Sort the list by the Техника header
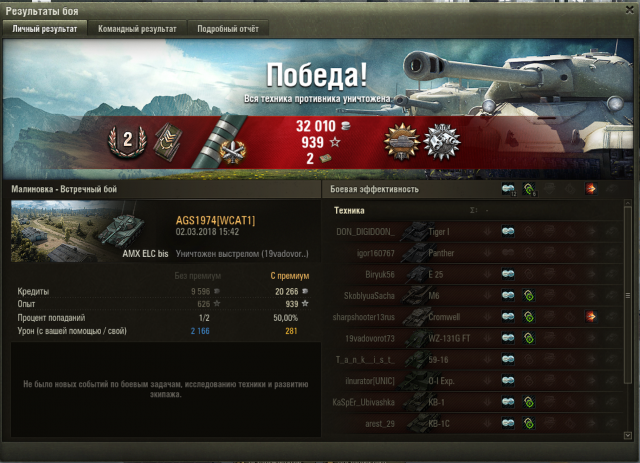640x463 pixels. pyautogui.click(x=349, y=211)
